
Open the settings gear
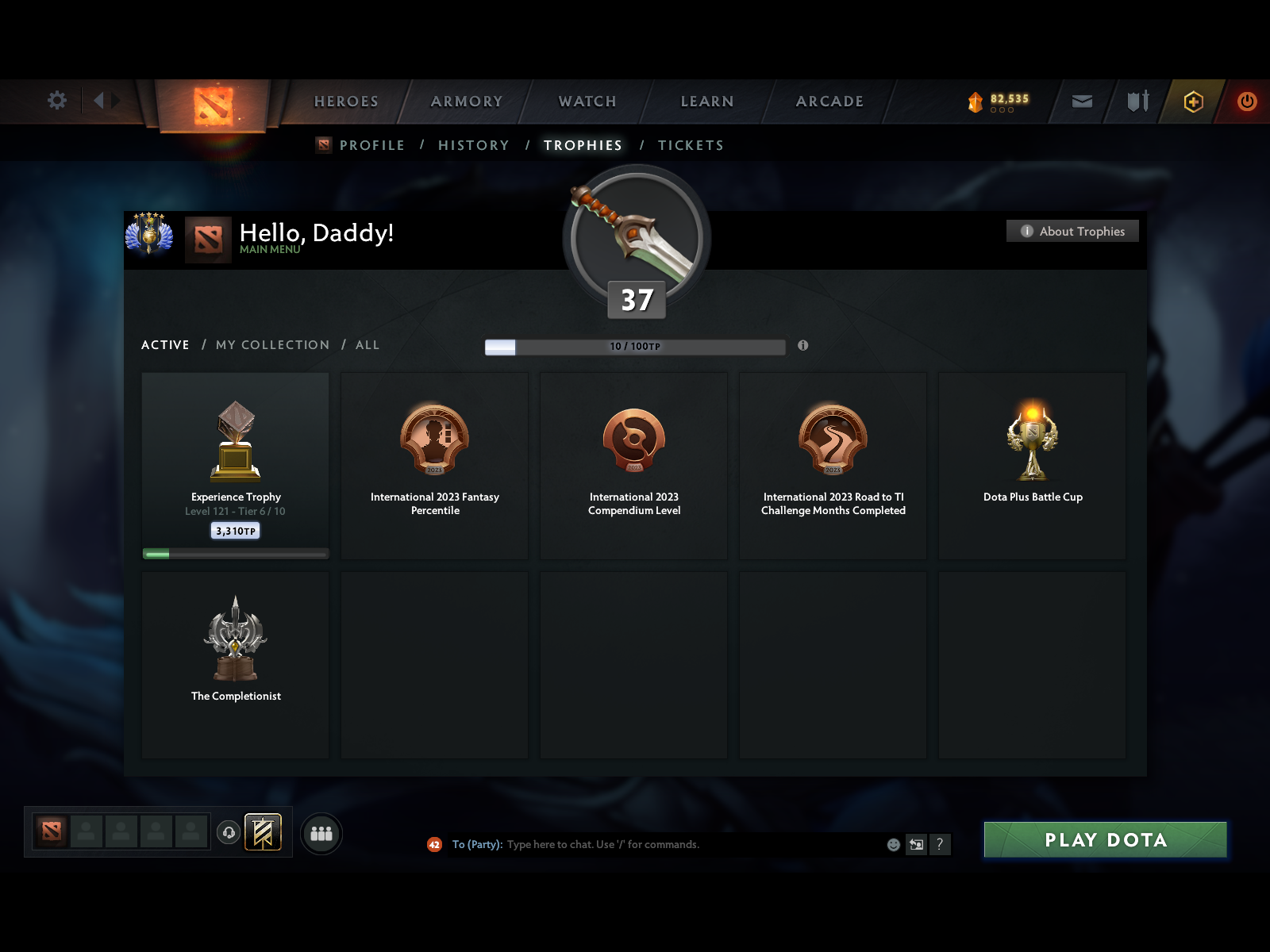click(x=56, y=101)
